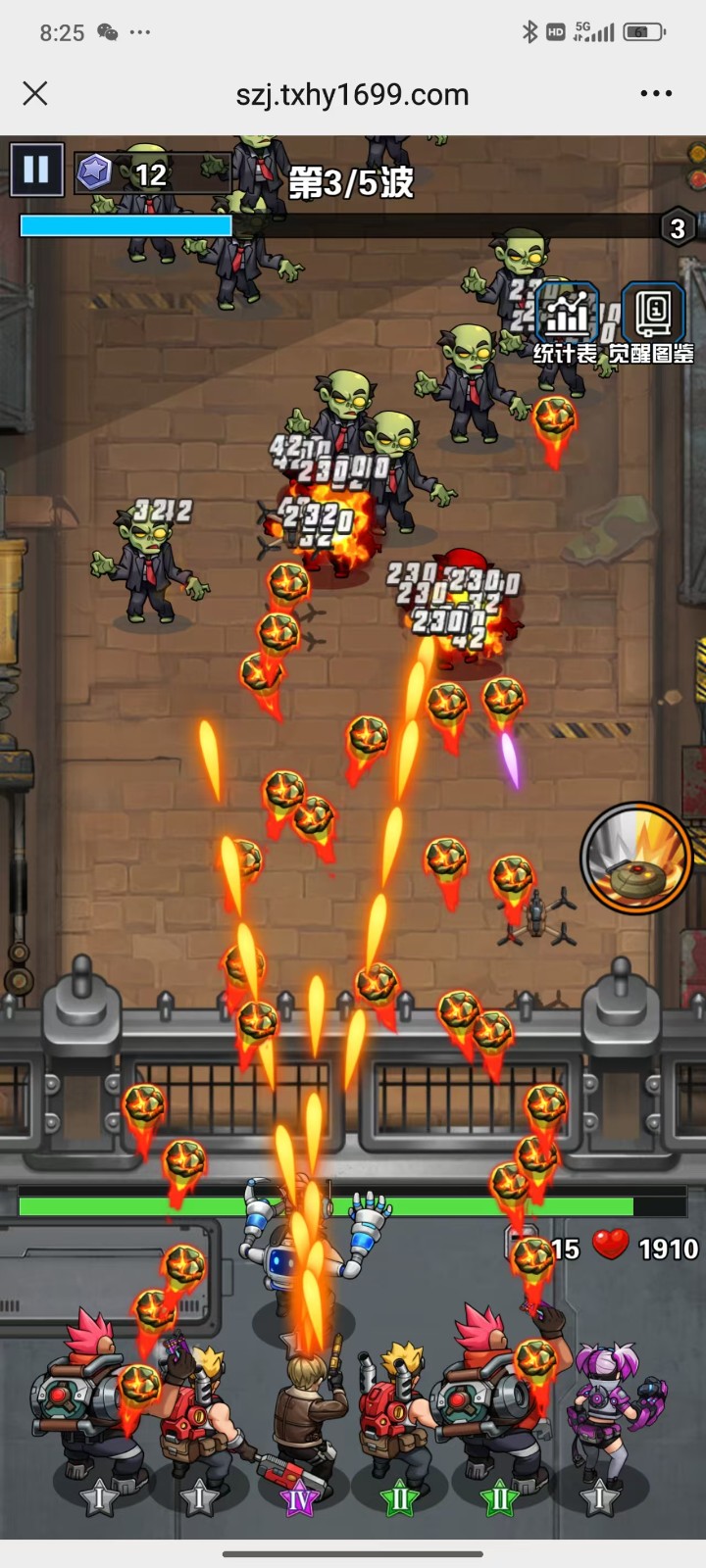Close the browser page with the X
706x1568 pixels.
(x=35, y=94)
